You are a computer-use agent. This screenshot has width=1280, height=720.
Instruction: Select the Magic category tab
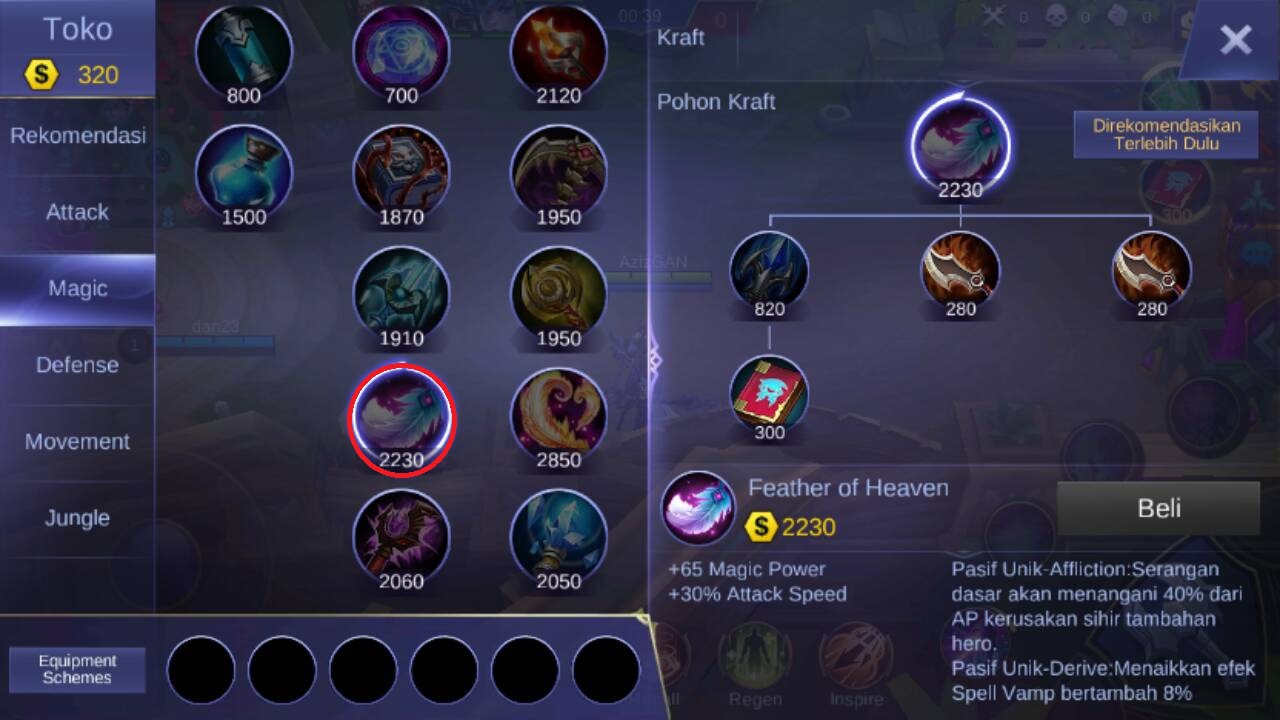(78, 289)
